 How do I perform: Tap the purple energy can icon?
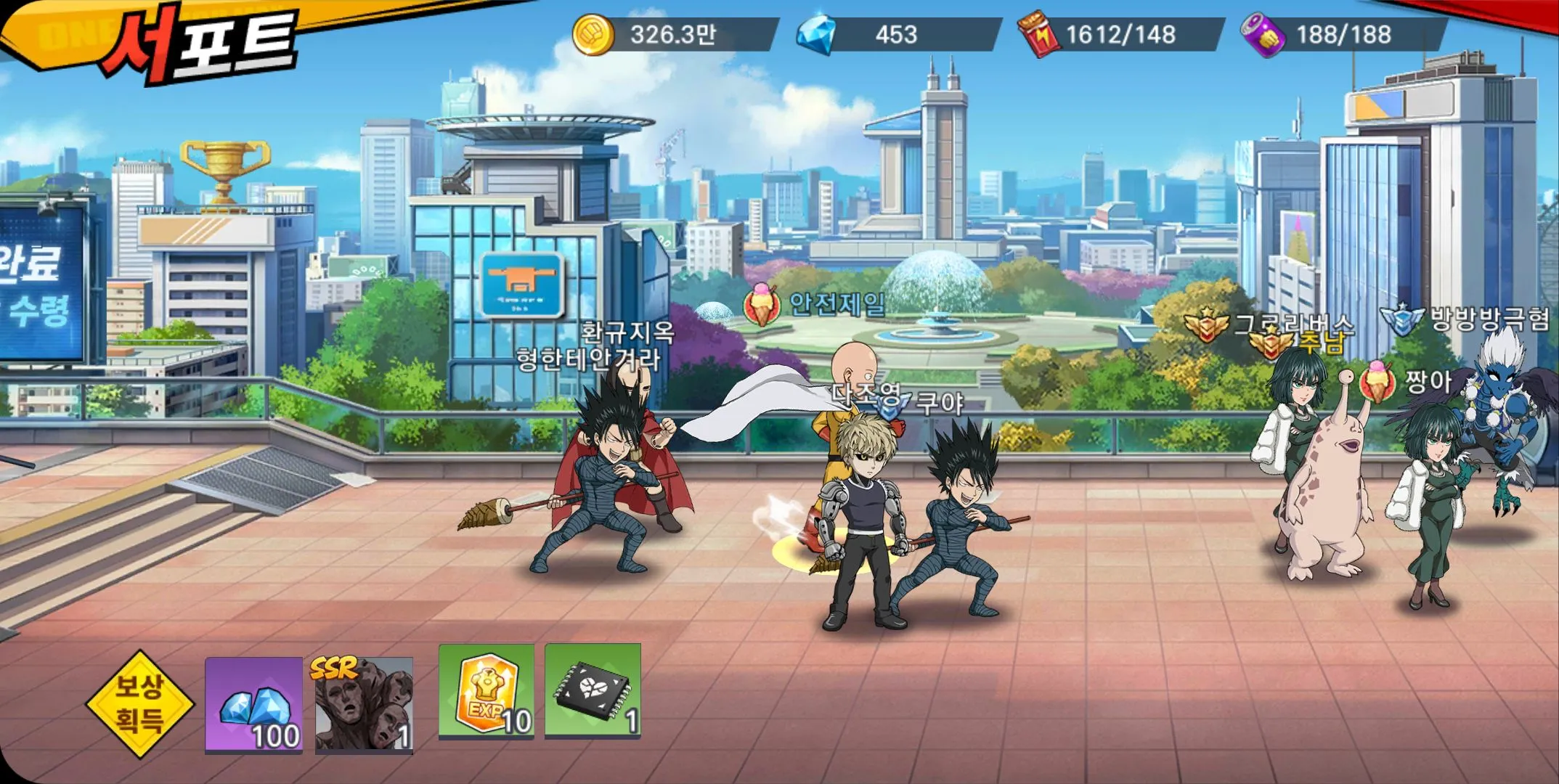pos(1263,35)
